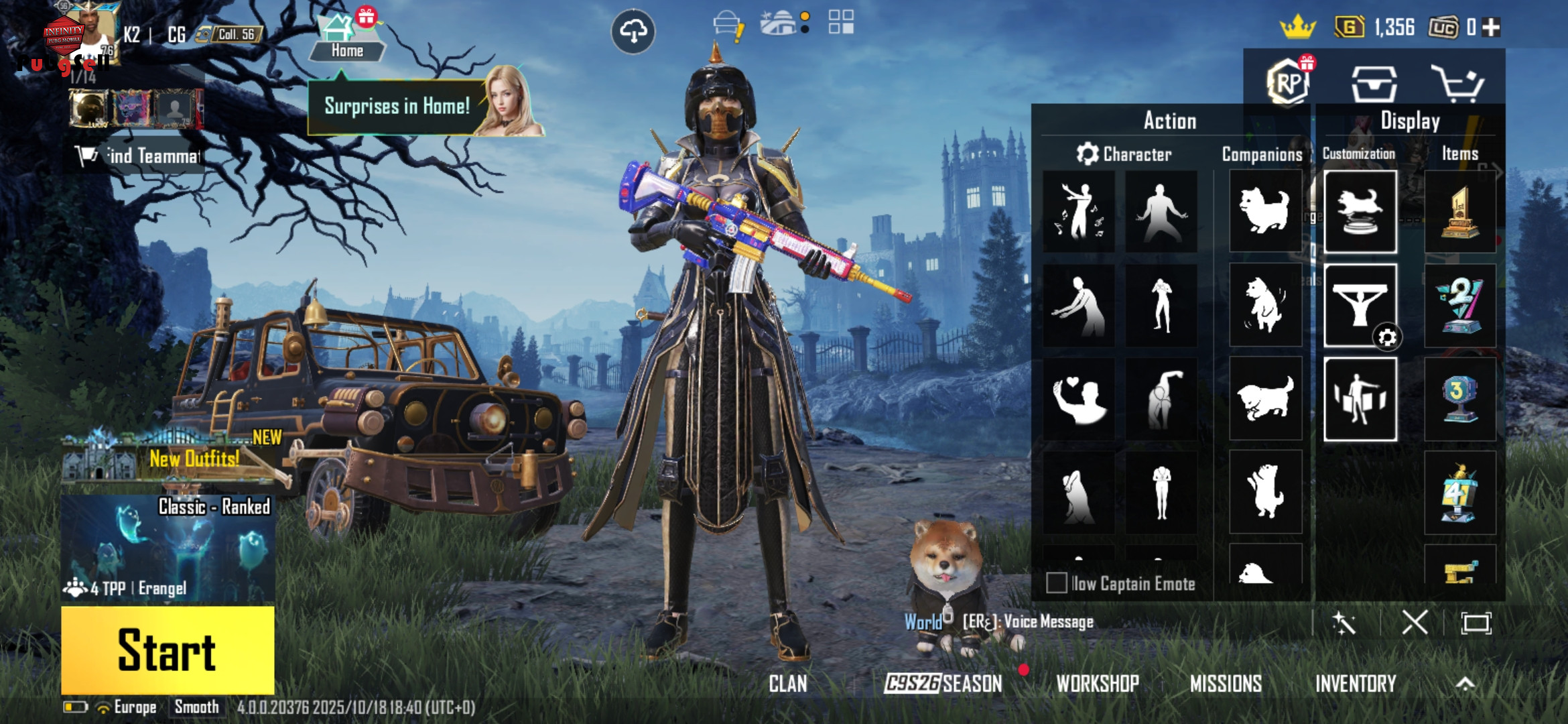1568x724 pixels.
Task: Open the shopping cart shop
Action: (x=1457, y=83)
